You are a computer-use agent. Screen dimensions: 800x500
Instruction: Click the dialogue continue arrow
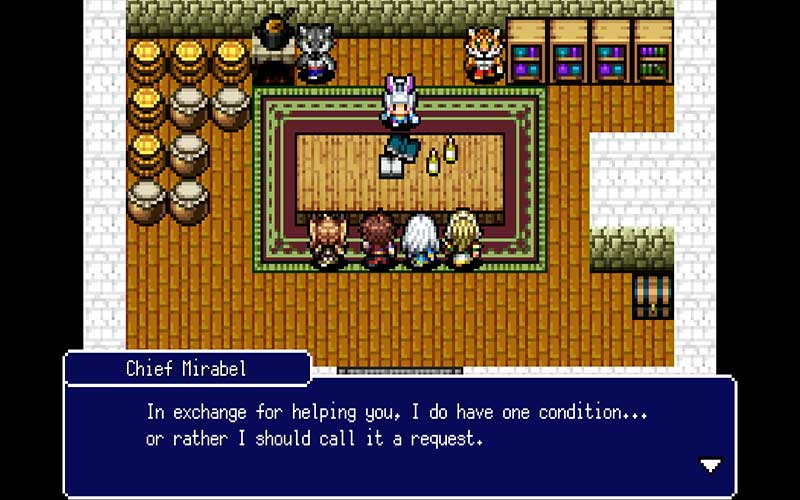coord(710,465)
